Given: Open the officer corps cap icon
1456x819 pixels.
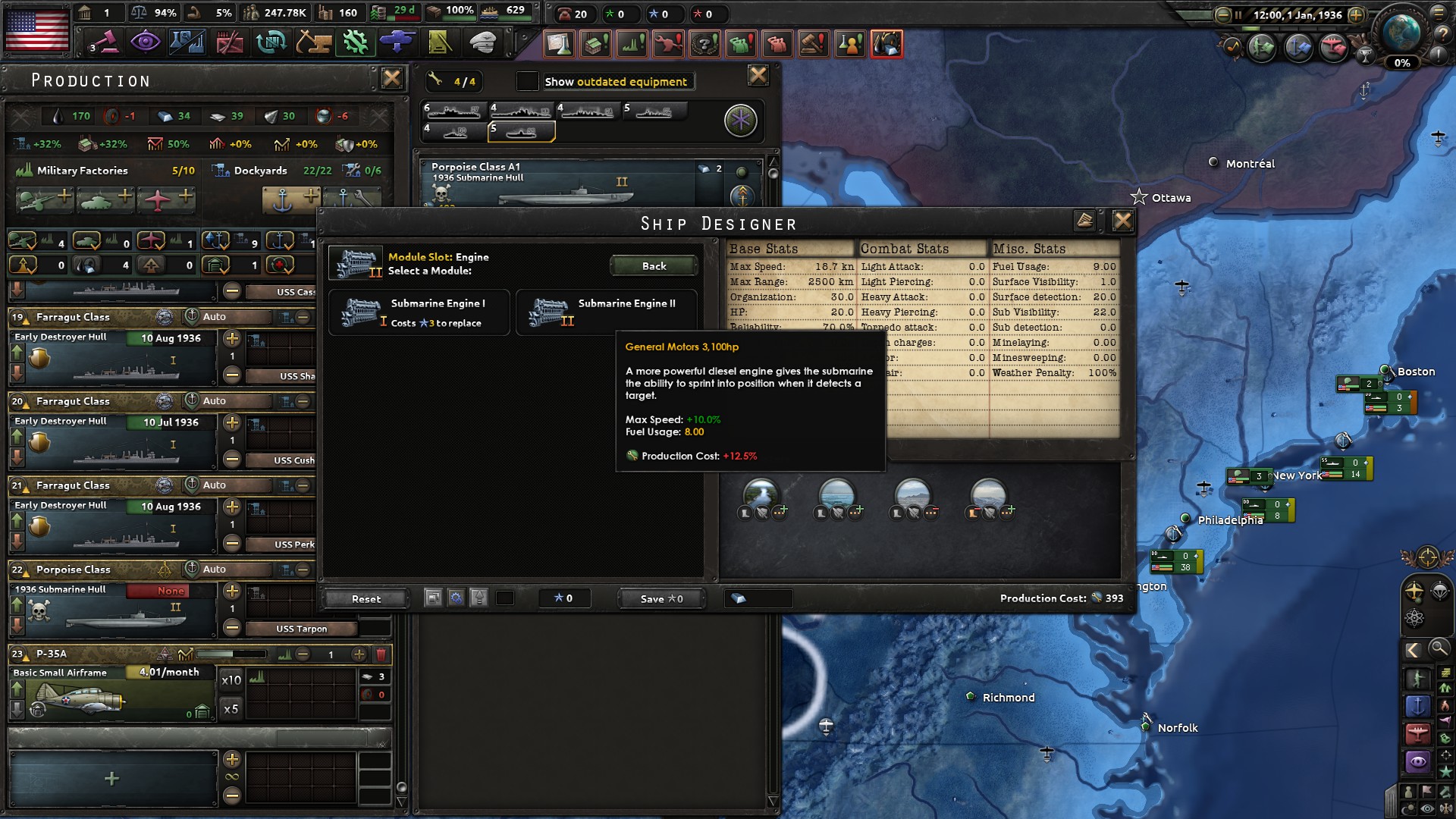Looking at the screenshot, I should [x=482, y=43].
